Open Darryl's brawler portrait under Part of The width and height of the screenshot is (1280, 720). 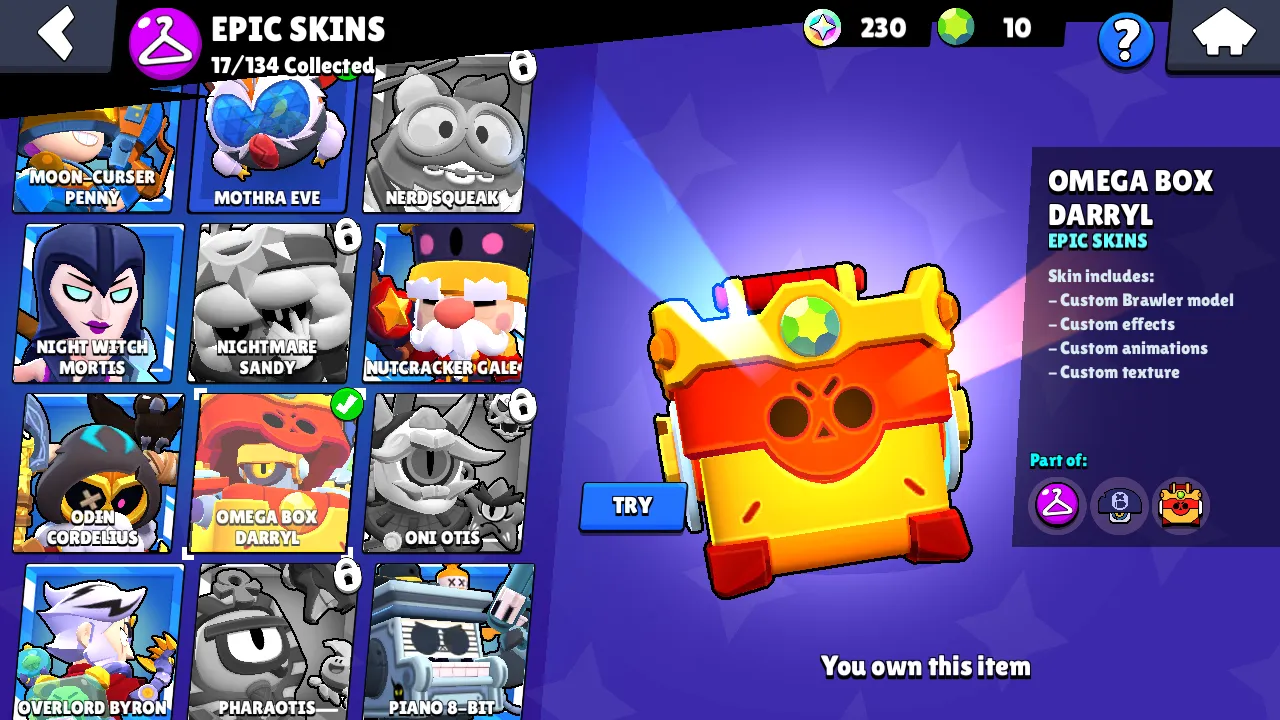click(x=1118, y=505)
